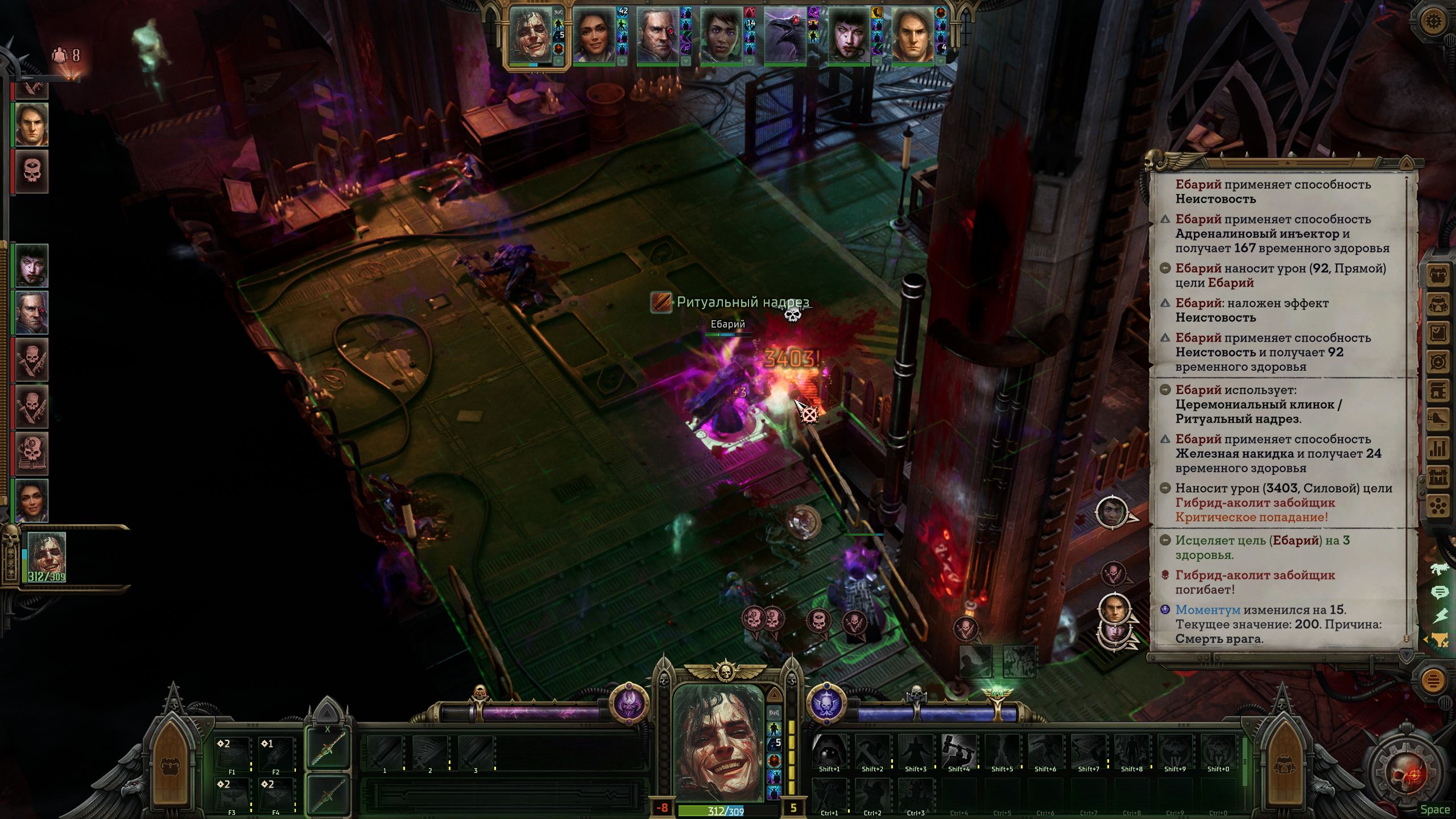The height and width of the screenshot is (819, 1456).
Task: Select the raven companion portrait
Action: click(x=785, y=36)
